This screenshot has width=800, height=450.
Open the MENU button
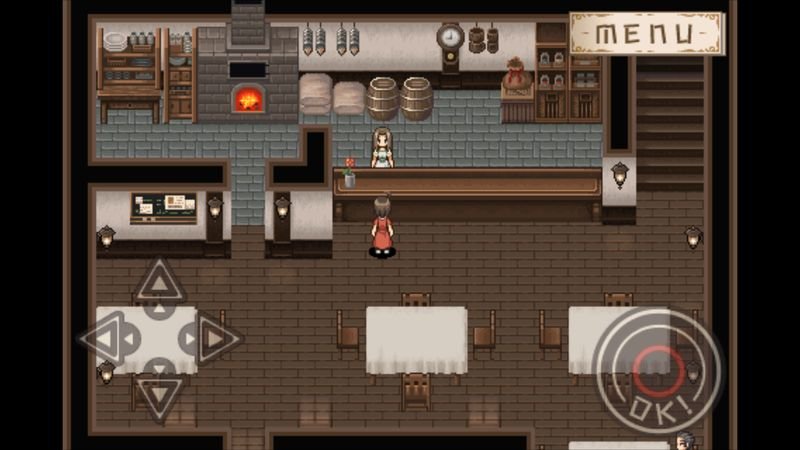[x=646, y=33]
